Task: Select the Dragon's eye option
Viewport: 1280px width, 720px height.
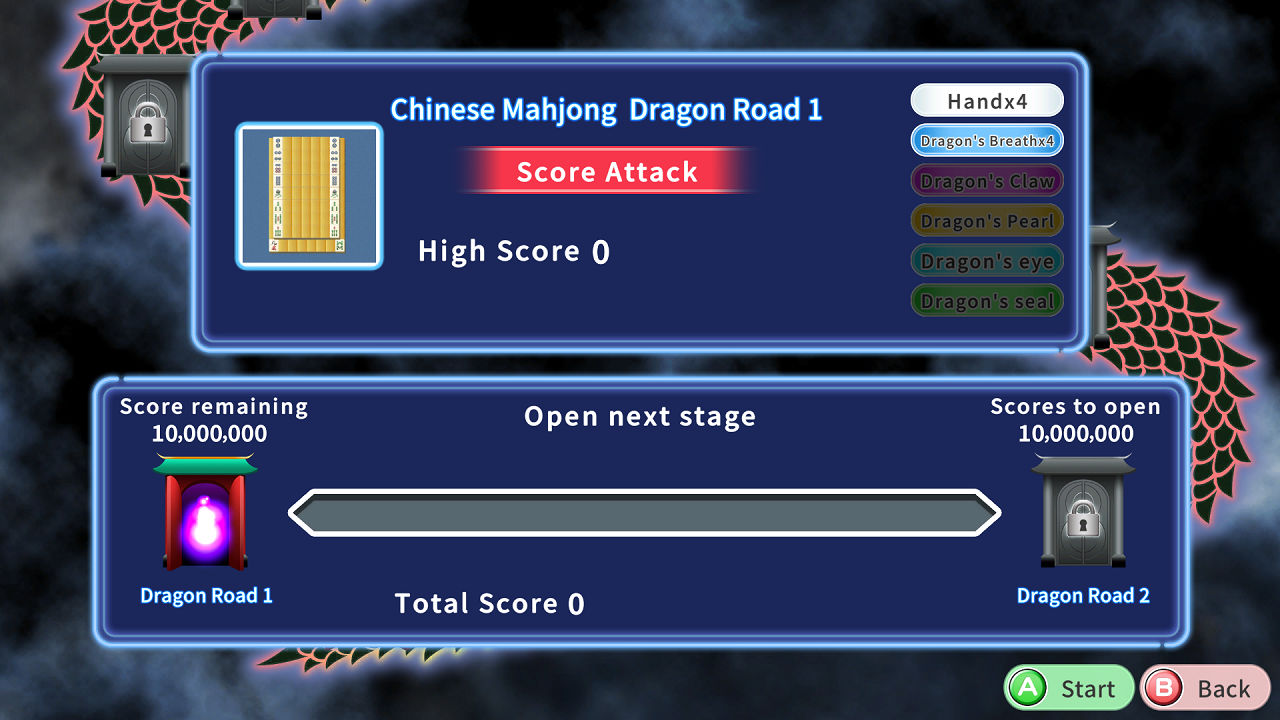Action: pos(986,260)
